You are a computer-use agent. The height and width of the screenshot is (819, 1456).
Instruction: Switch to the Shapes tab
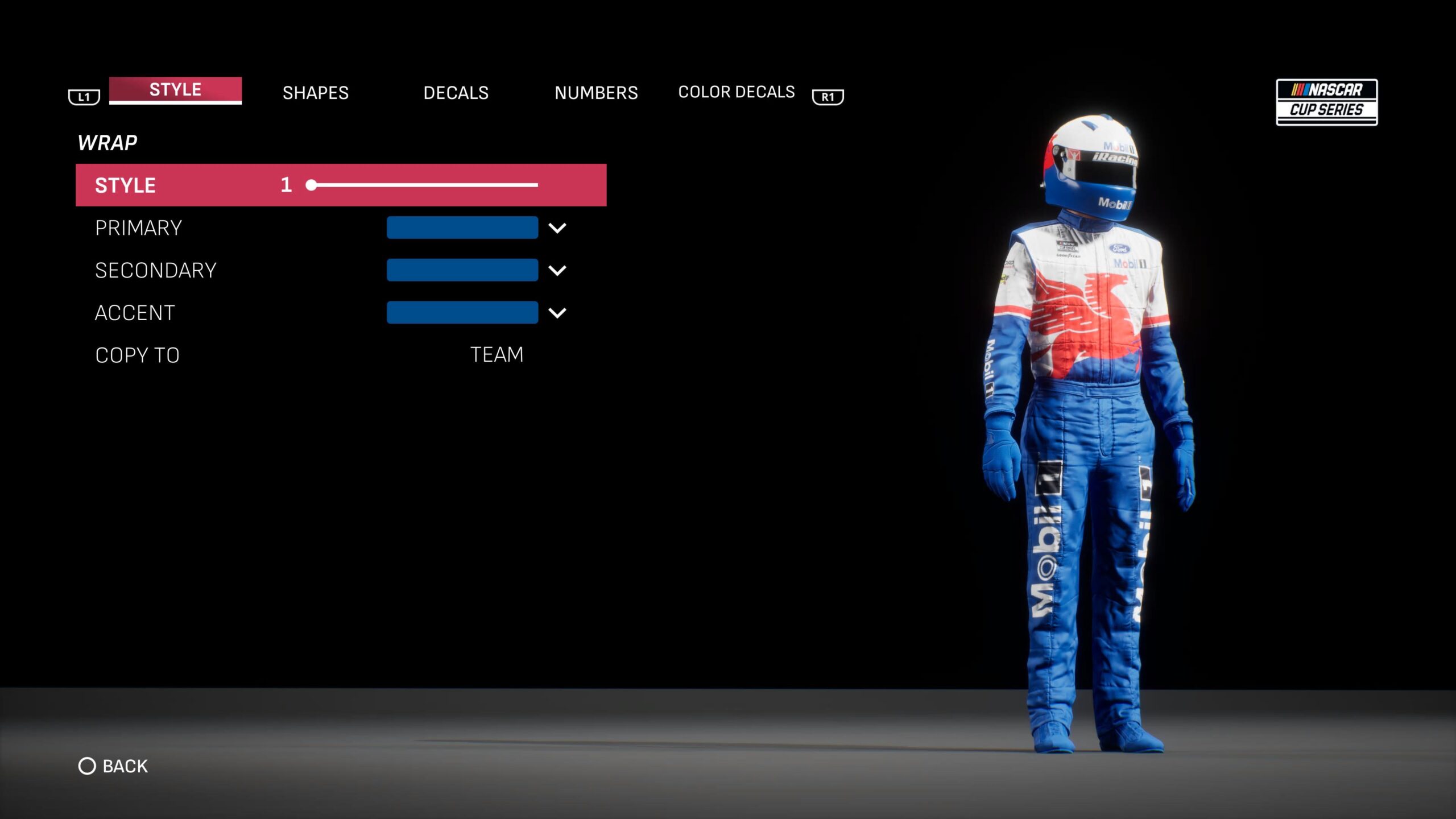point(316,93)
